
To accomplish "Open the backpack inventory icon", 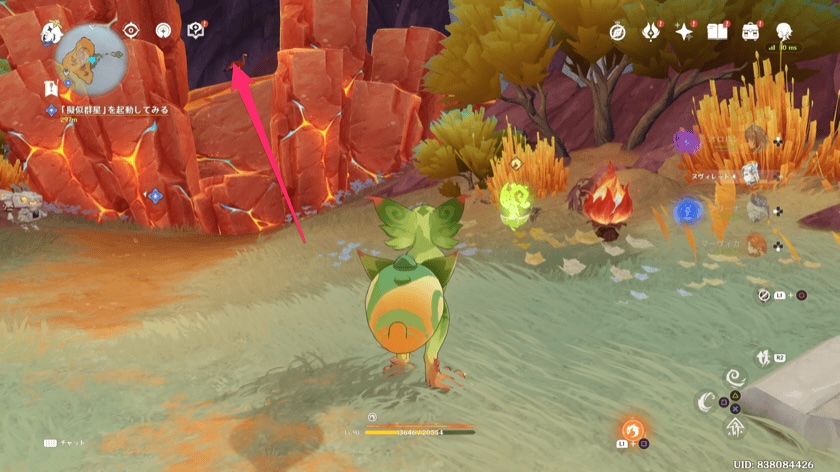I will tap(750, 31).
